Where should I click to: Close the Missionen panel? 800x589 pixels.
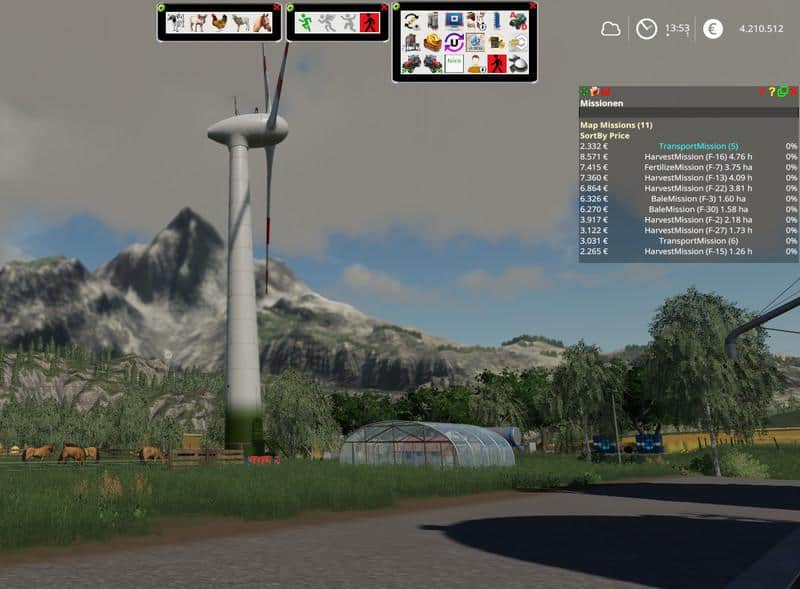click(794, 92)
